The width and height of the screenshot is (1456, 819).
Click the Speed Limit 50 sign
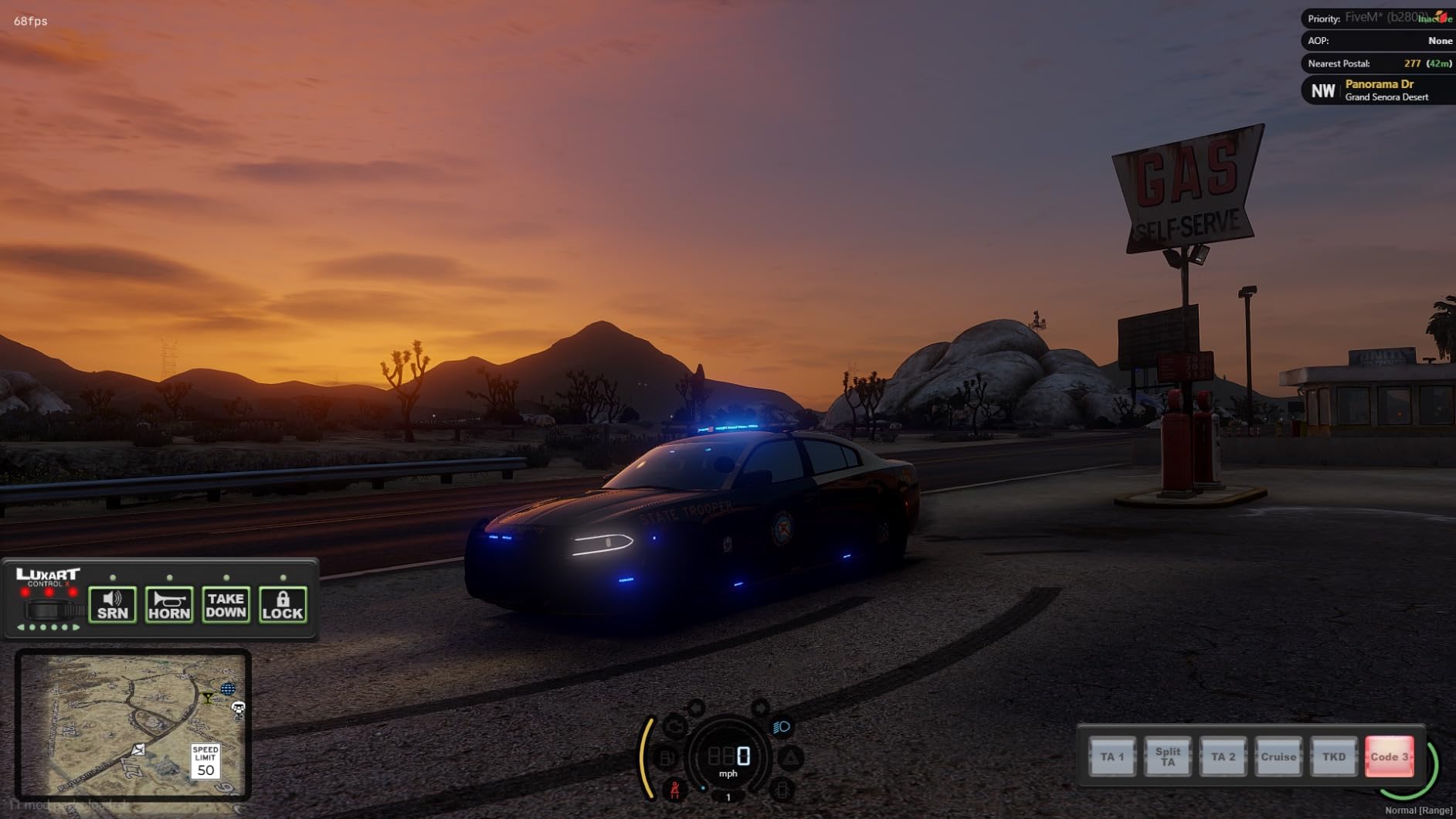(x=205, y=761)
